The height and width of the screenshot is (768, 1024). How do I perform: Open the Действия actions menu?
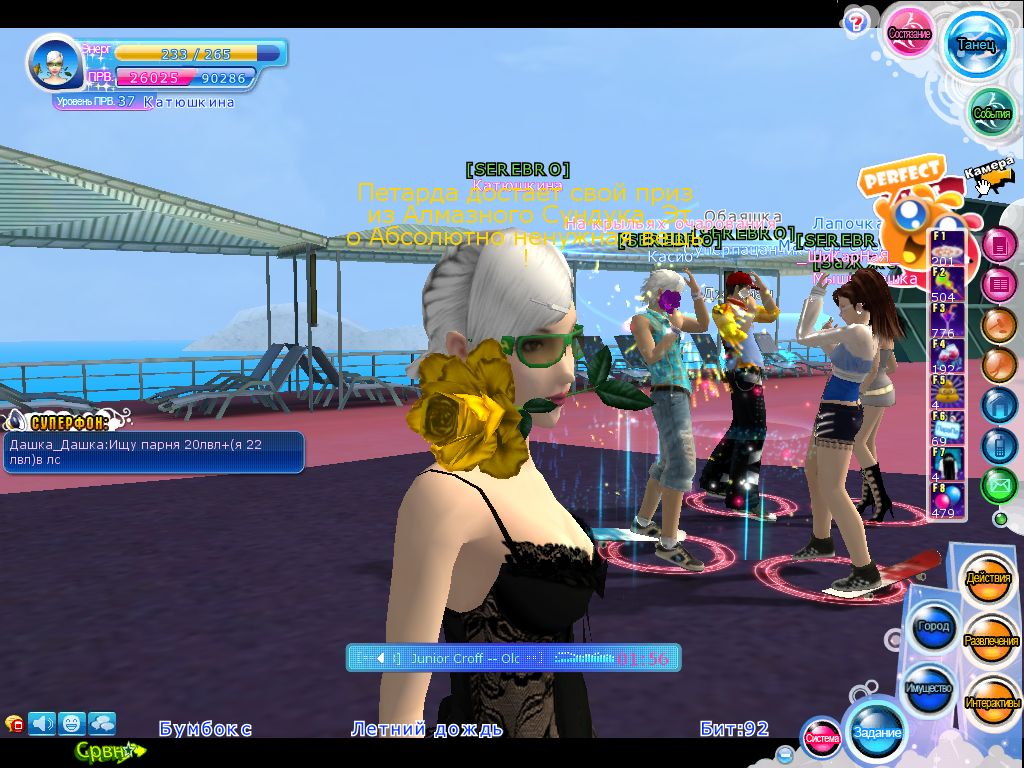(988, 579)
